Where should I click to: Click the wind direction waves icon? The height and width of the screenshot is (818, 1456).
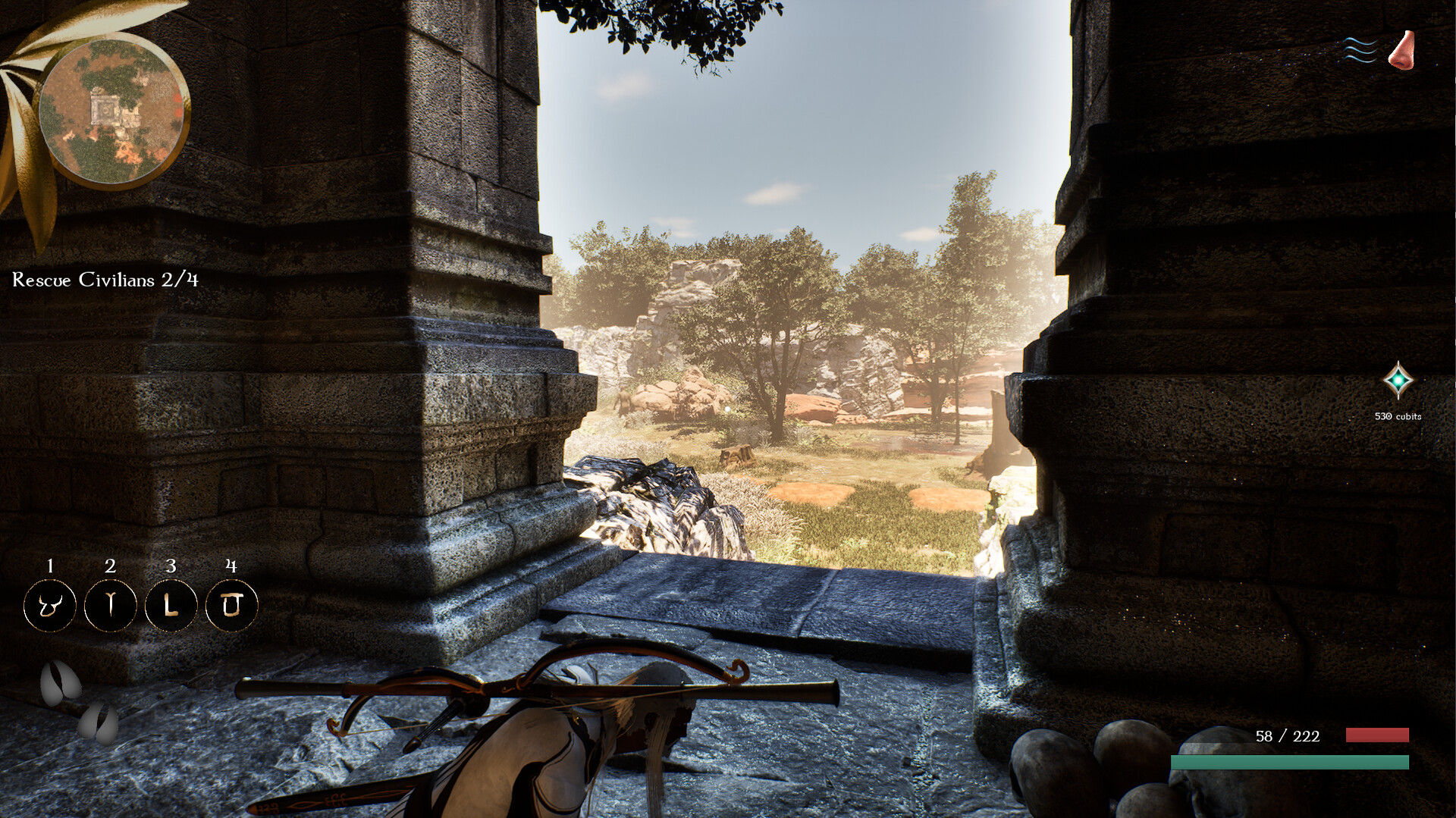(1361, 49)
